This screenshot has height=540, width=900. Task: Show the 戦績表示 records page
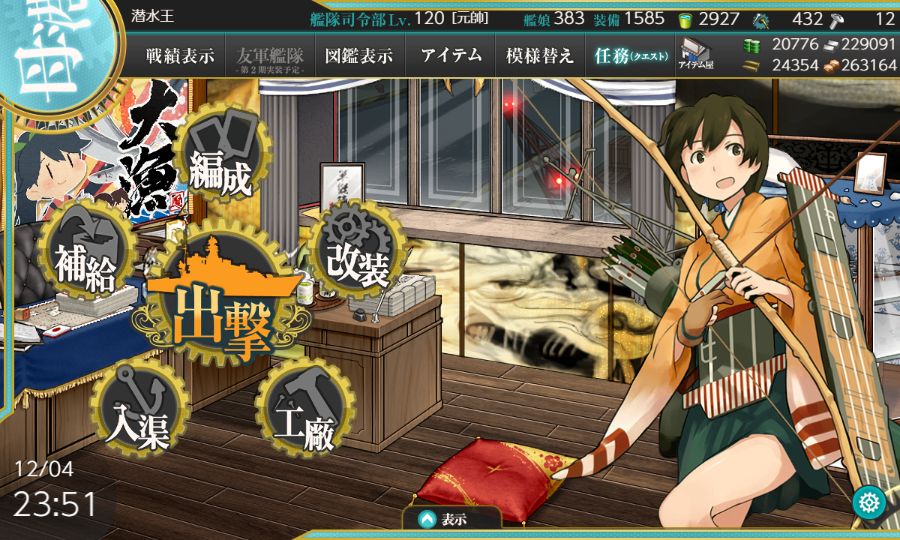coord(179,56)
